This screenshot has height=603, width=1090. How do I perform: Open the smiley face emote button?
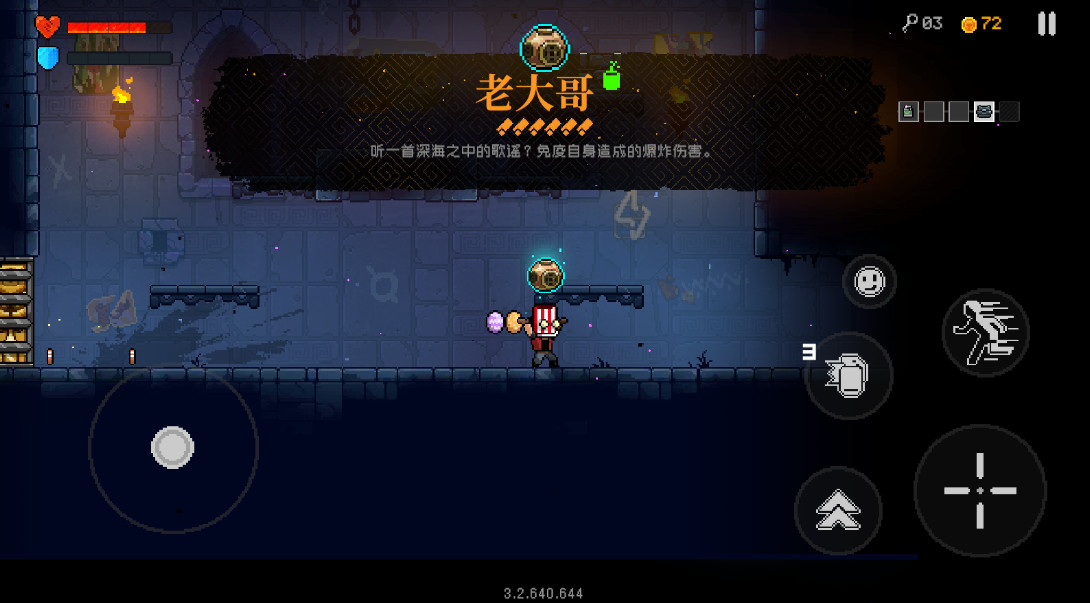pos(869,282)
